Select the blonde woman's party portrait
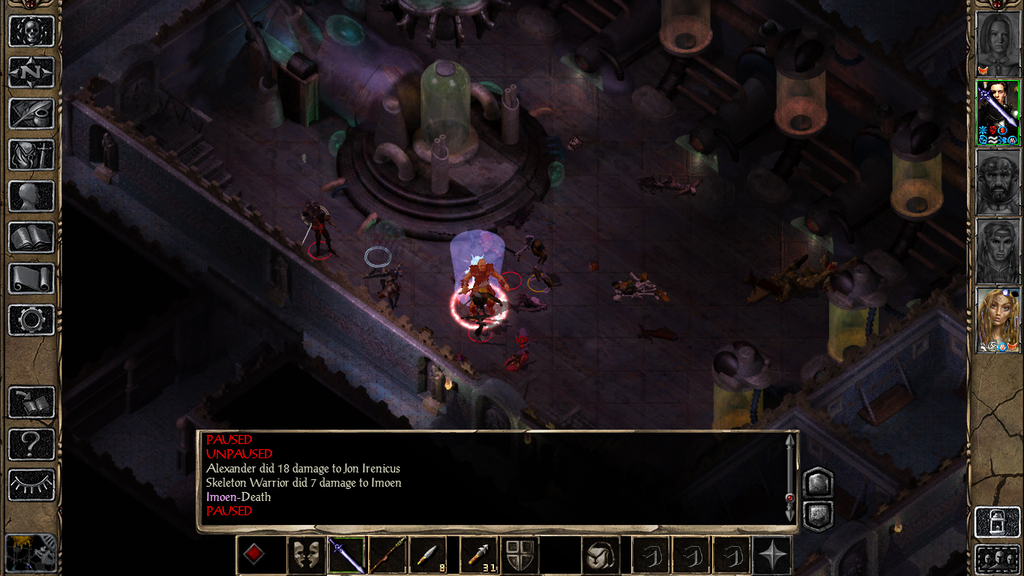 (x=998, y=320)
